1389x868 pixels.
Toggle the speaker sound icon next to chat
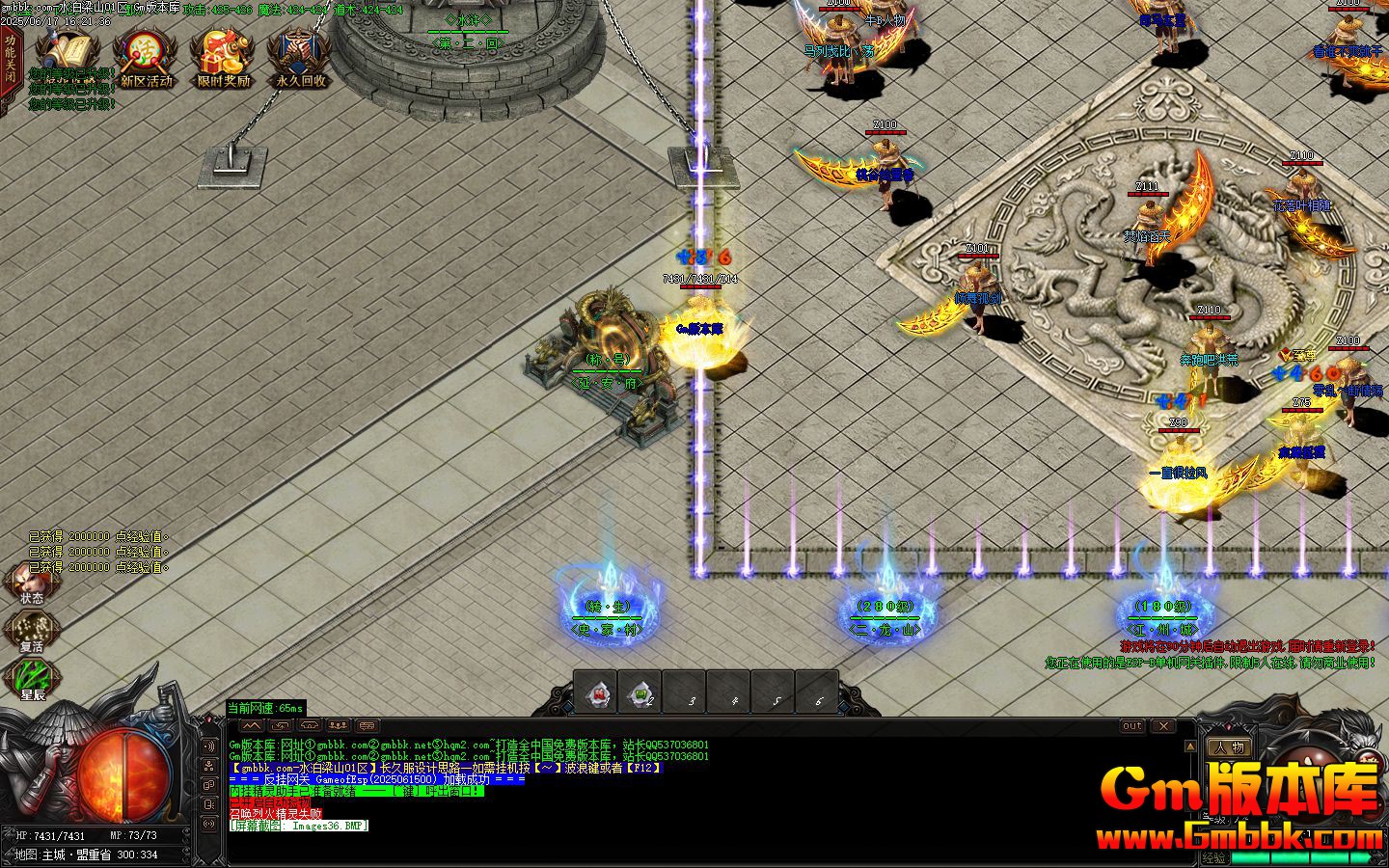[209, 746]
